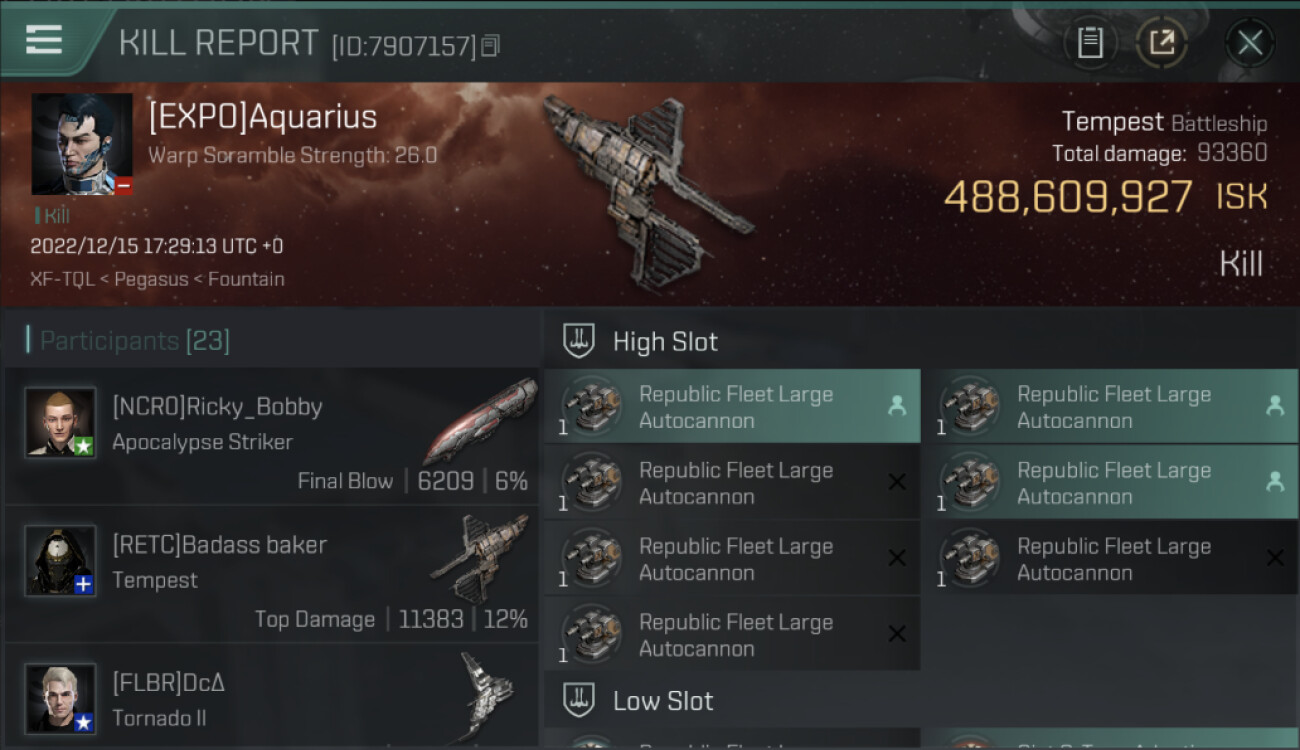View Aquarius character portrait

(x=82, y=144)
